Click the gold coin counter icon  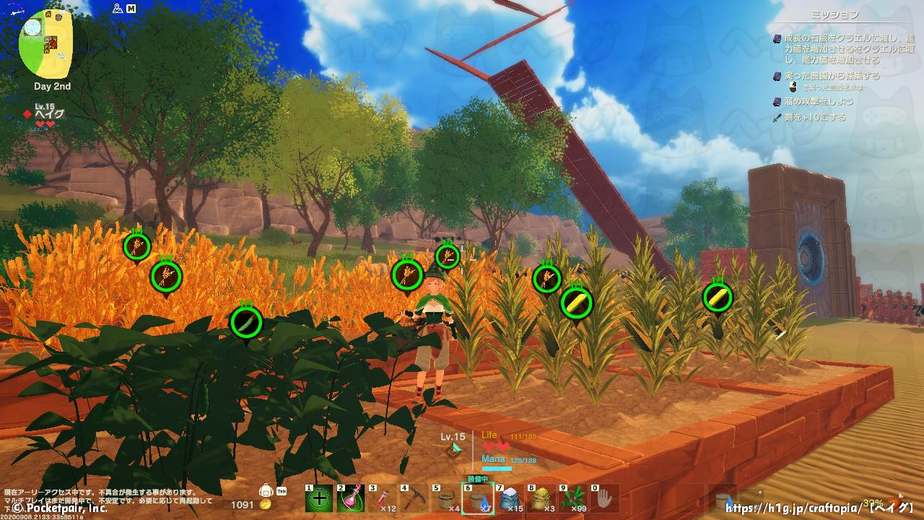(265, 506)
